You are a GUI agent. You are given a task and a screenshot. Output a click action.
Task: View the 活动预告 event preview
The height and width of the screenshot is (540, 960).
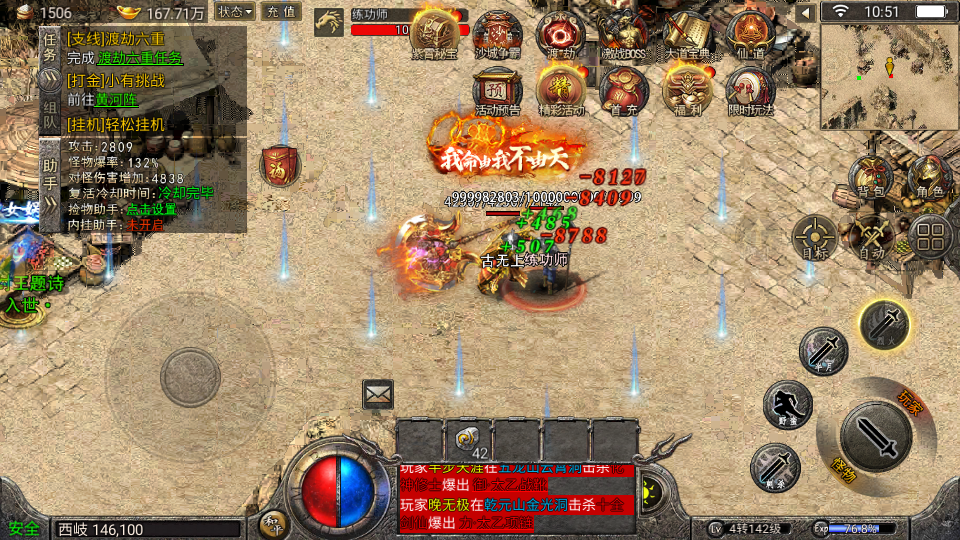click(497, 90)
